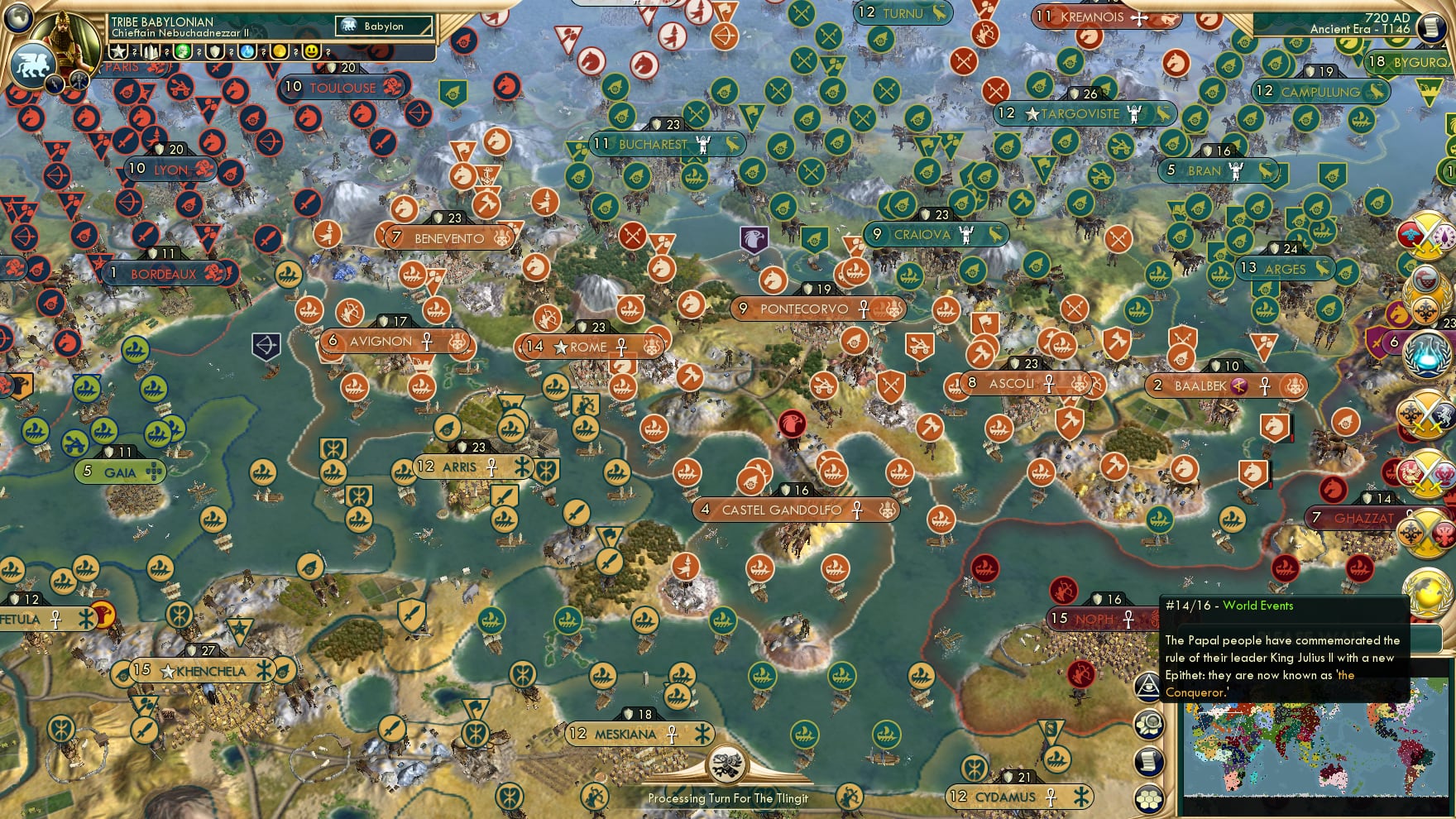The height and width of the screenshot is (819, 1456).
Task: Toggle strategic view with the eye icon
Action: (1148, 687)
